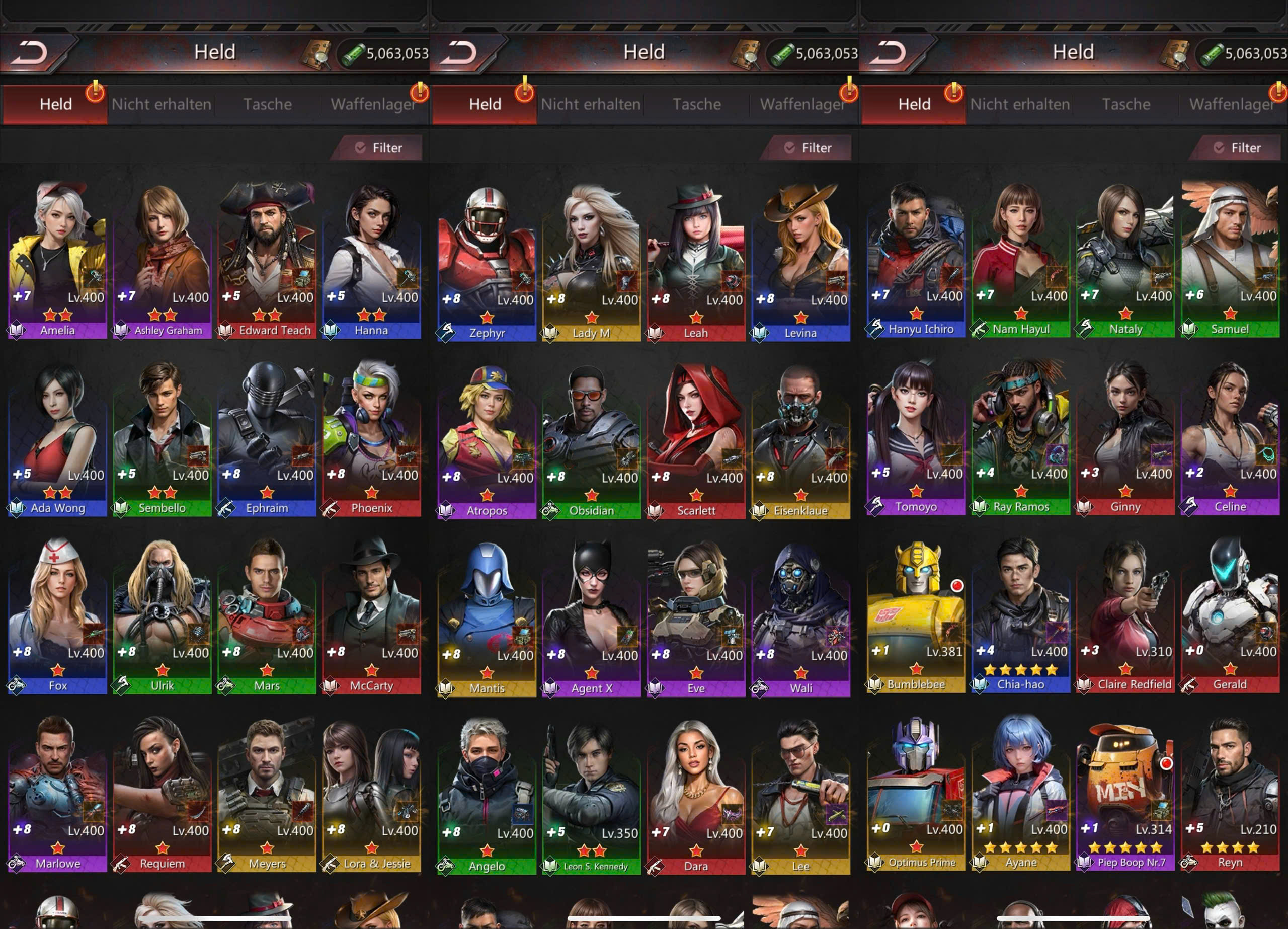
Task: Open the Dara hero card
Action: [x=696, y=795]
